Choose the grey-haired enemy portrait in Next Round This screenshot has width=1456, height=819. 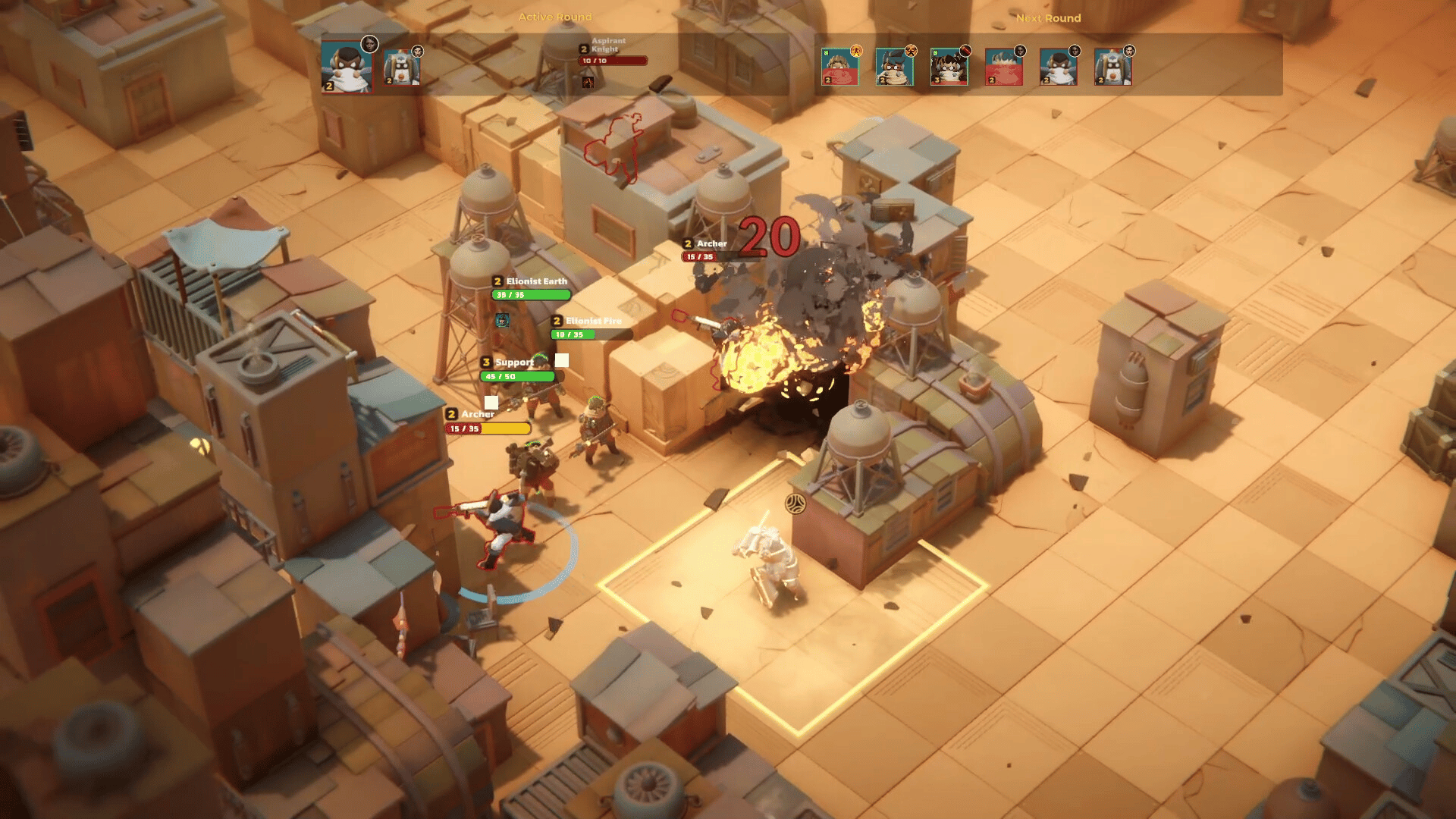1003,67
